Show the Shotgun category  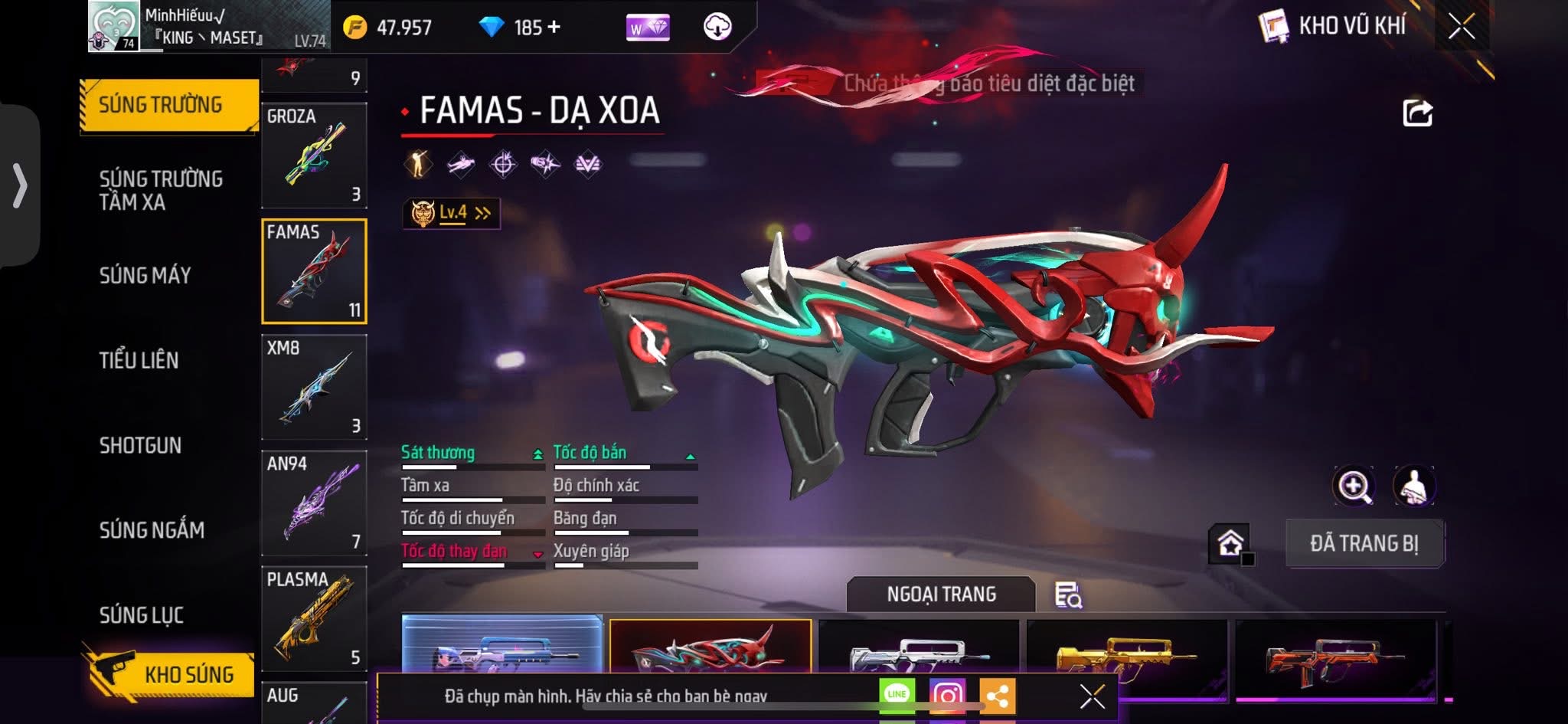pyautogui.click(x=140, y=445)
